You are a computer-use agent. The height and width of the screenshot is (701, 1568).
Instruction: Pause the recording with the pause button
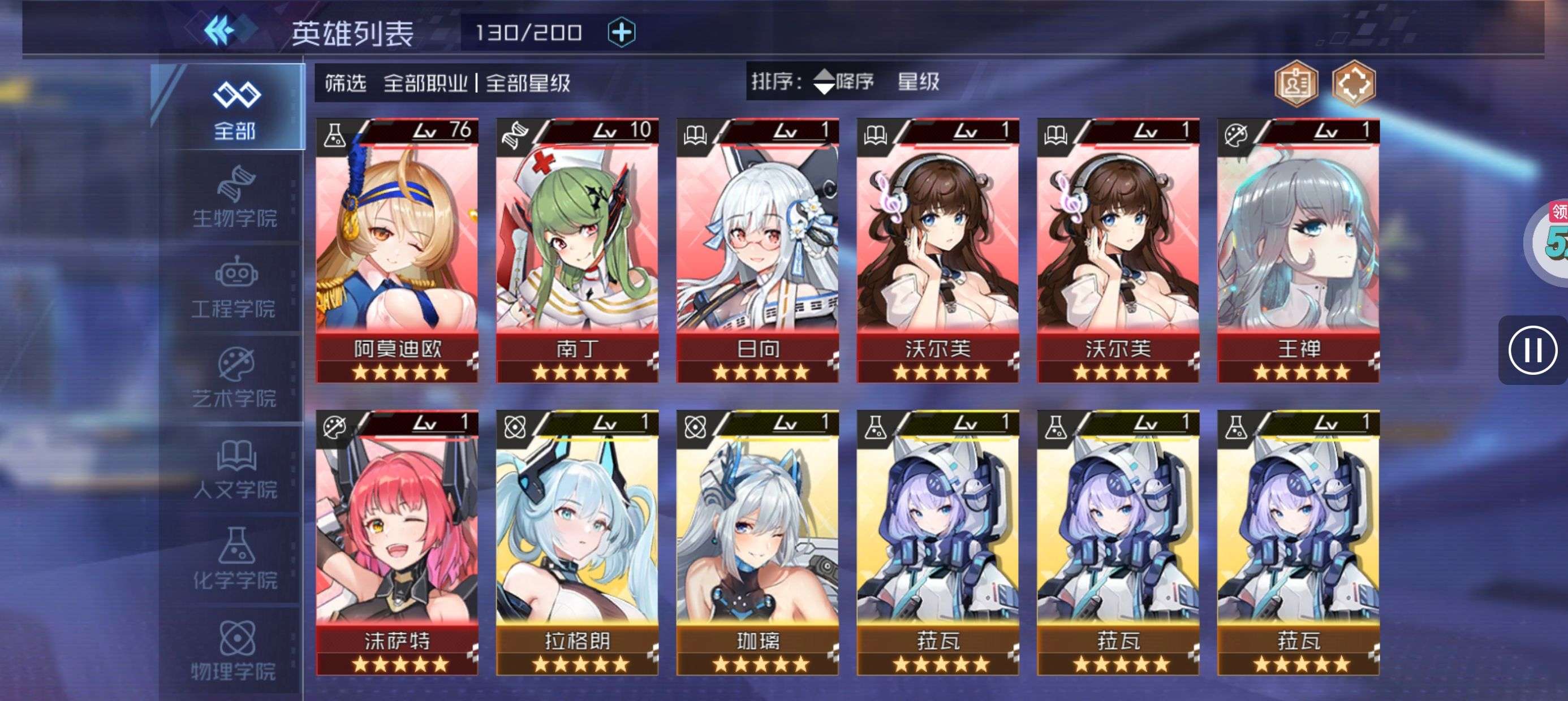(1532, 350)
